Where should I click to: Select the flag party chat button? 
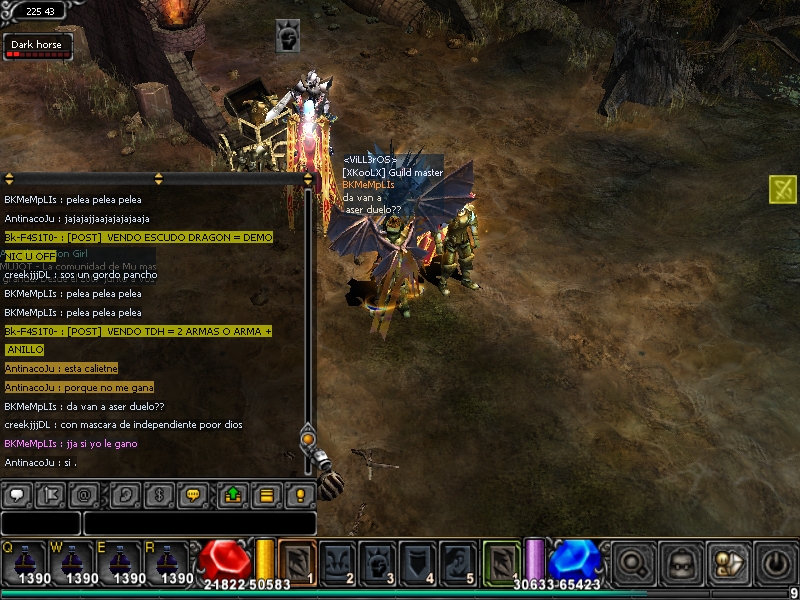pyautogui.click(x=50, y=494)
